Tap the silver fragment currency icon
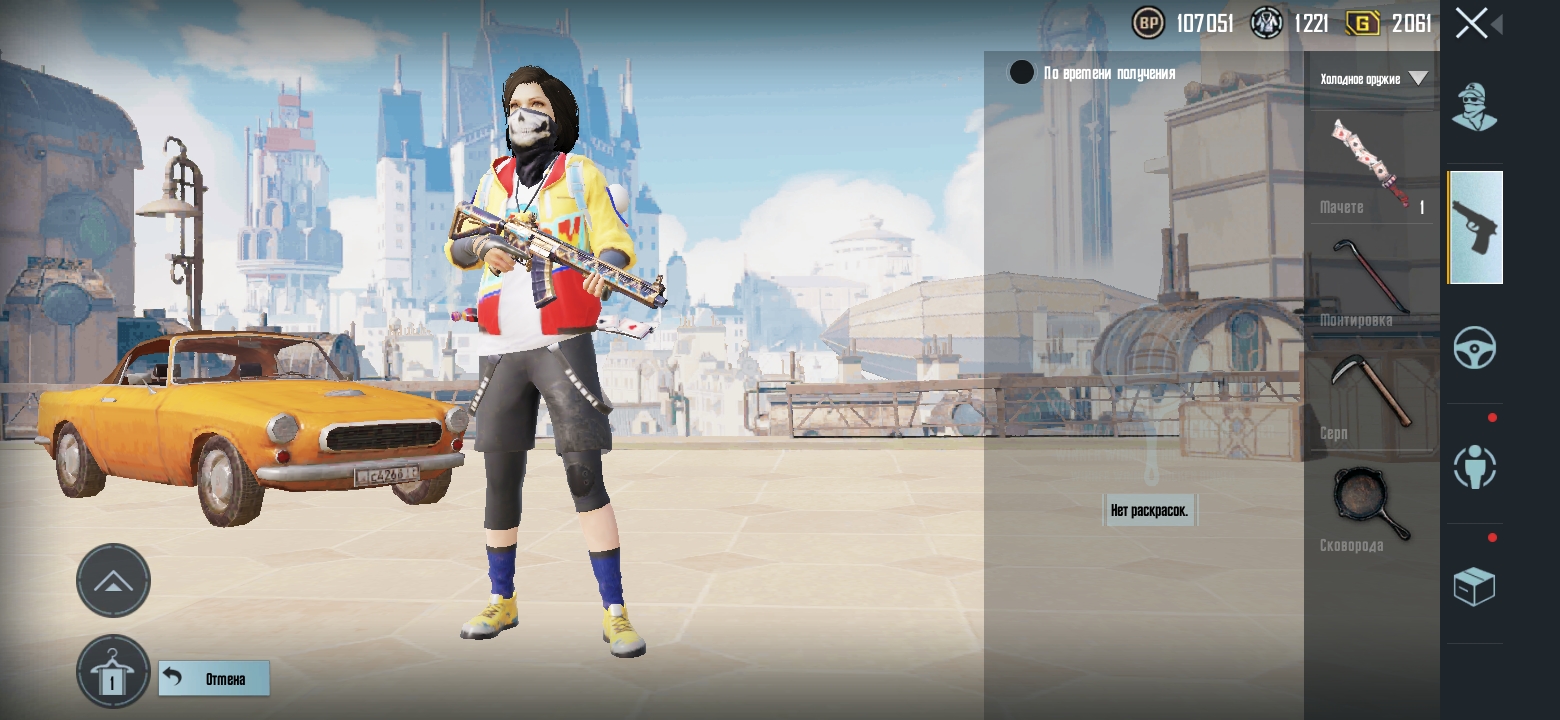The image size is (1560, 720). coord(1267,23)
